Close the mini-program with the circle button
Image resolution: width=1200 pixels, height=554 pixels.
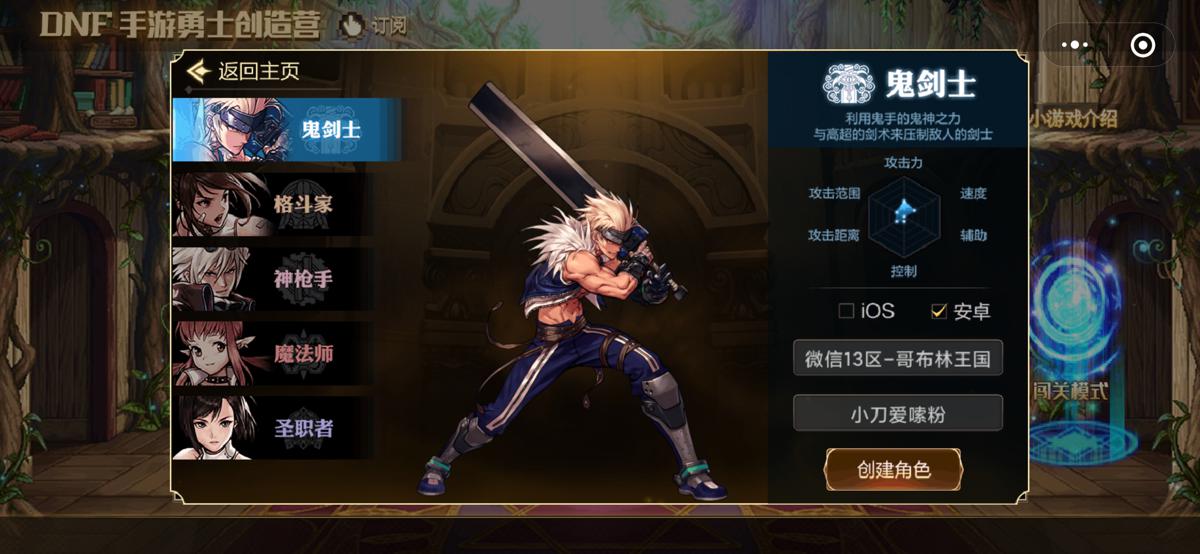click(x=1142, y=45)
